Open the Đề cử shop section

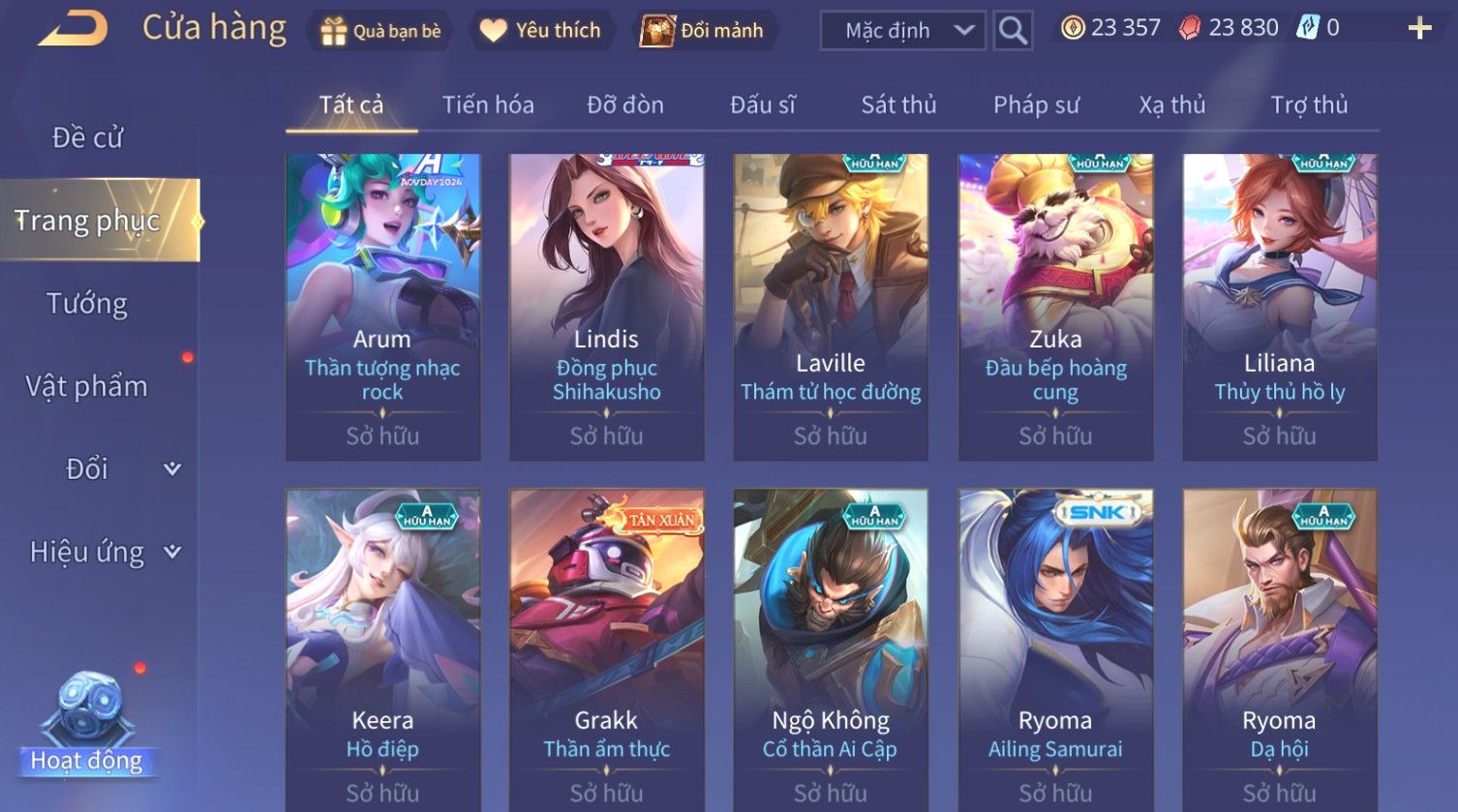87,137
